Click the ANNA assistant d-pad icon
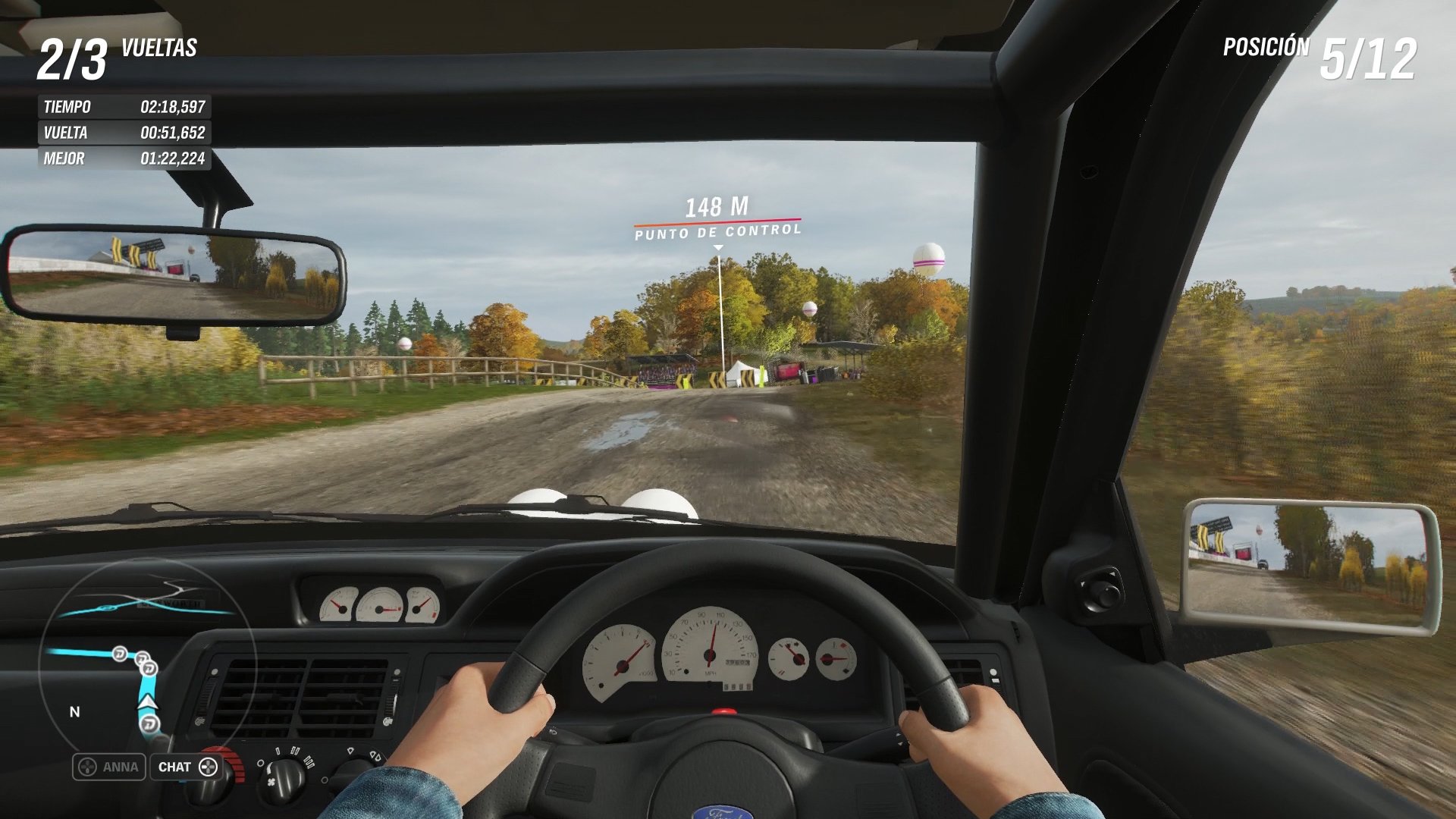The image size is (1456, 819). pyautogui.click(x=87, y=767)
